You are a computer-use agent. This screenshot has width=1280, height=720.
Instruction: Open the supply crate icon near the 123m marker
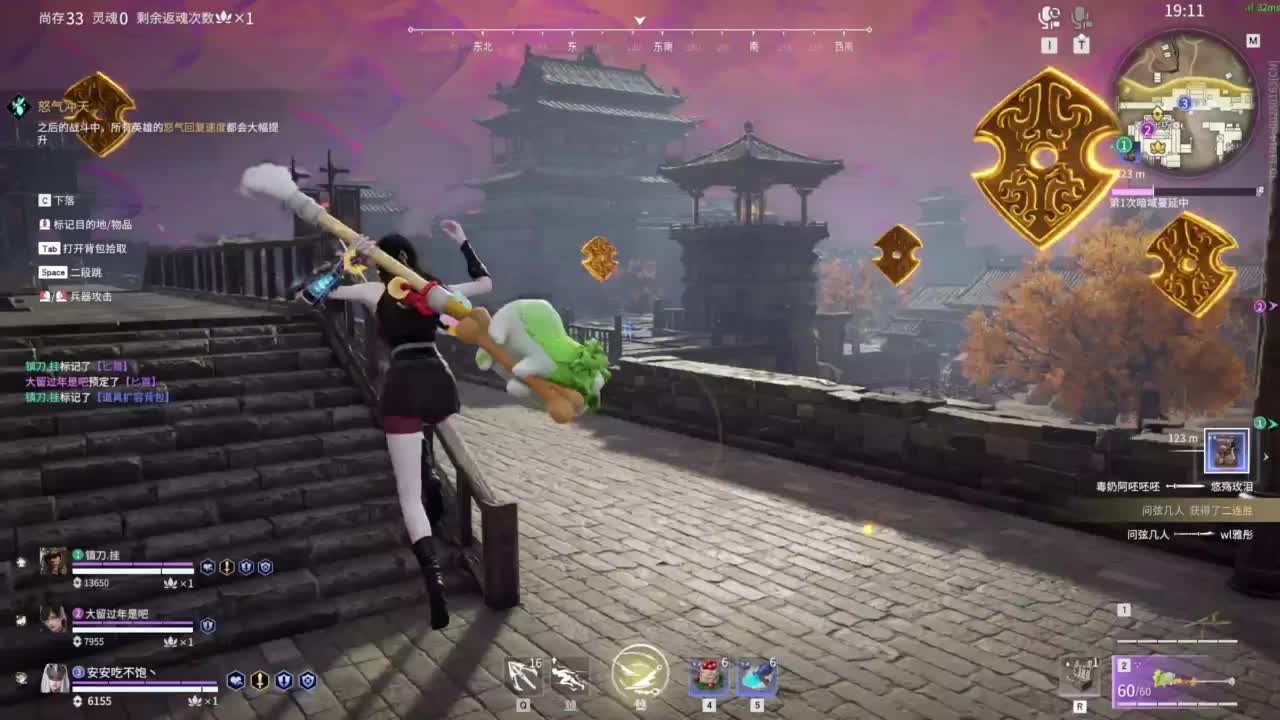tap(1227, 452)
